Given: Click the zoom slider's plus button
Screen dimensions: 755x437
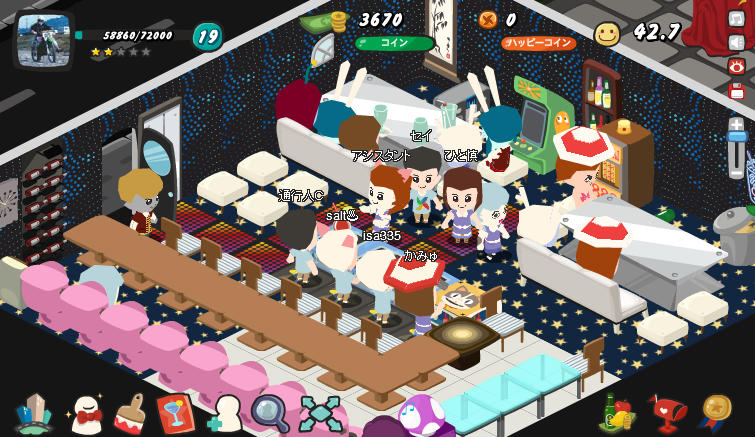Looking at the screenshot, I should click(737, 125).
